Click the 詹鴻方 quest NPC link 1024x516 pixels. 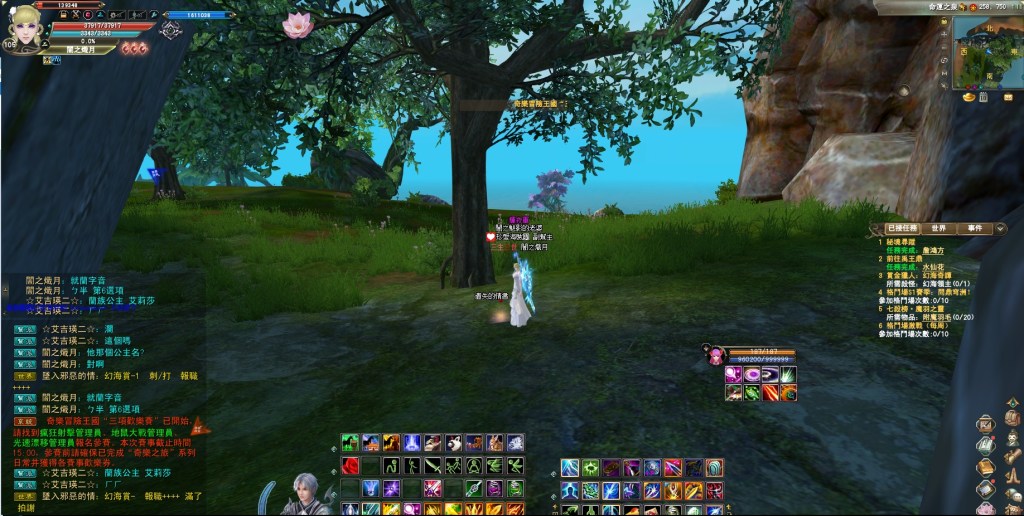(932, 250)
